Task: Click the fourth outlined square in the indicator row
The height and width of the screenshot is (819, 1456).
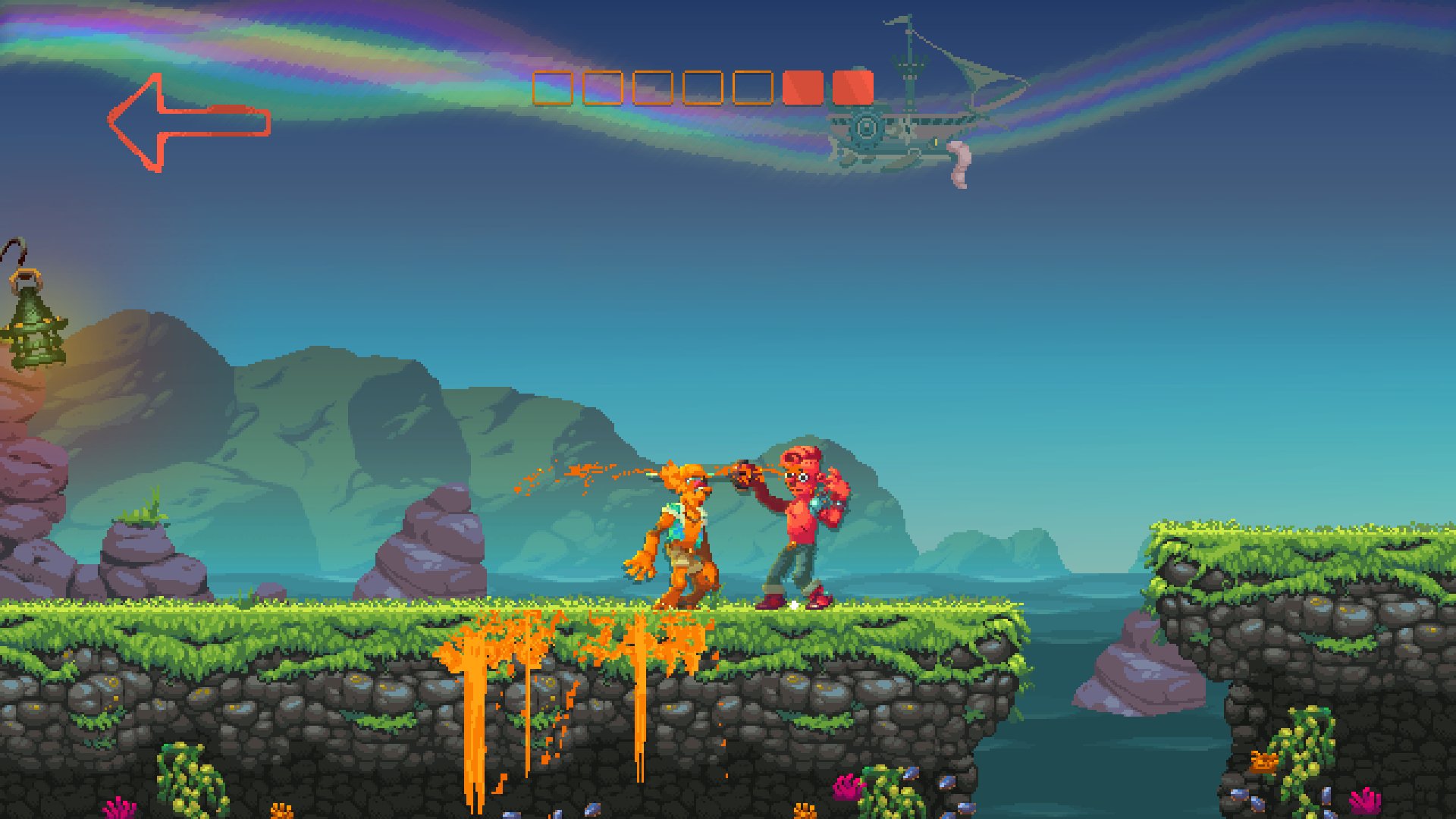Action: coord(704,86)
